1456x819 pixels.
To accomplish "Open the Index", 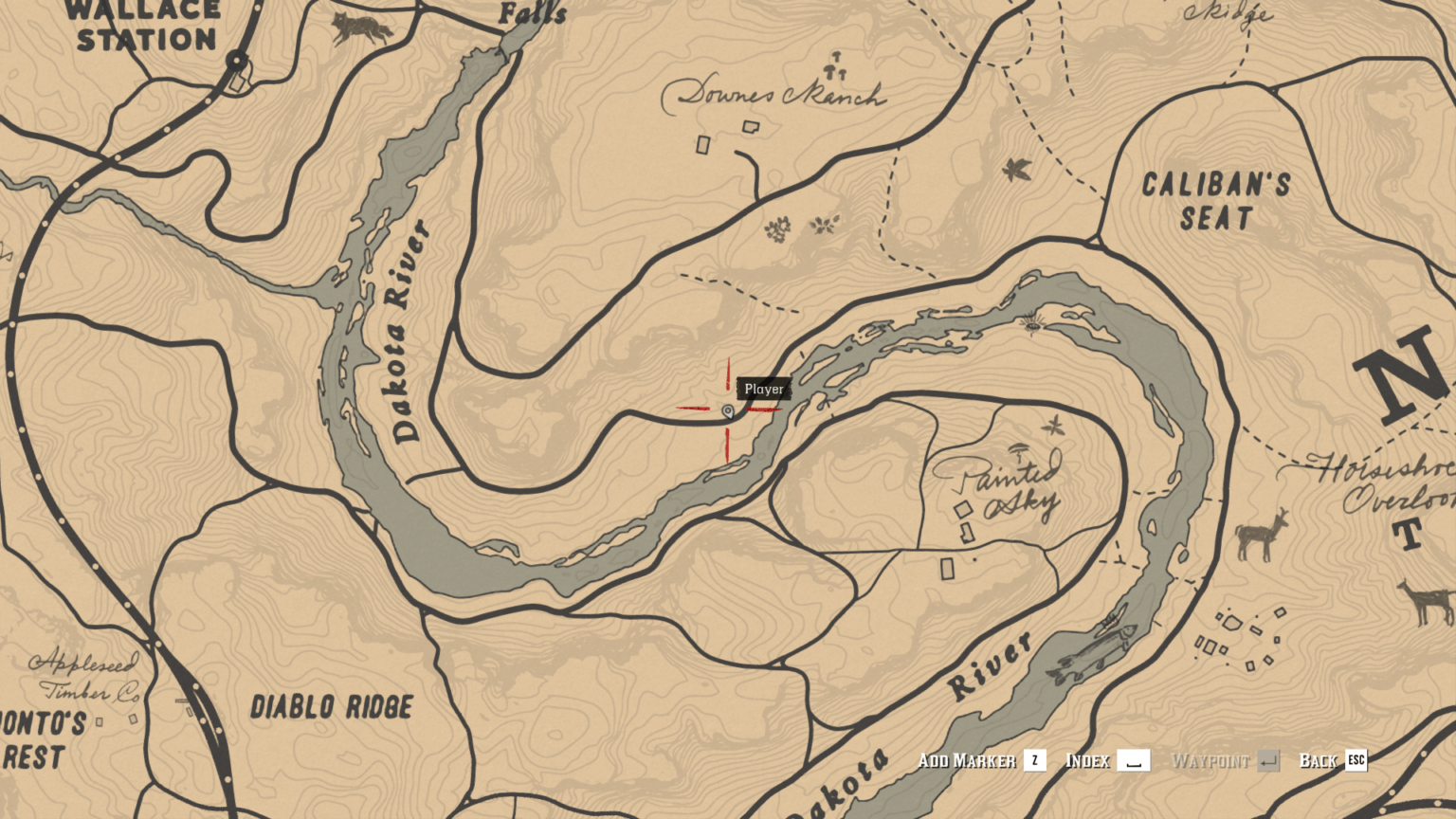I will point(1086,760).
